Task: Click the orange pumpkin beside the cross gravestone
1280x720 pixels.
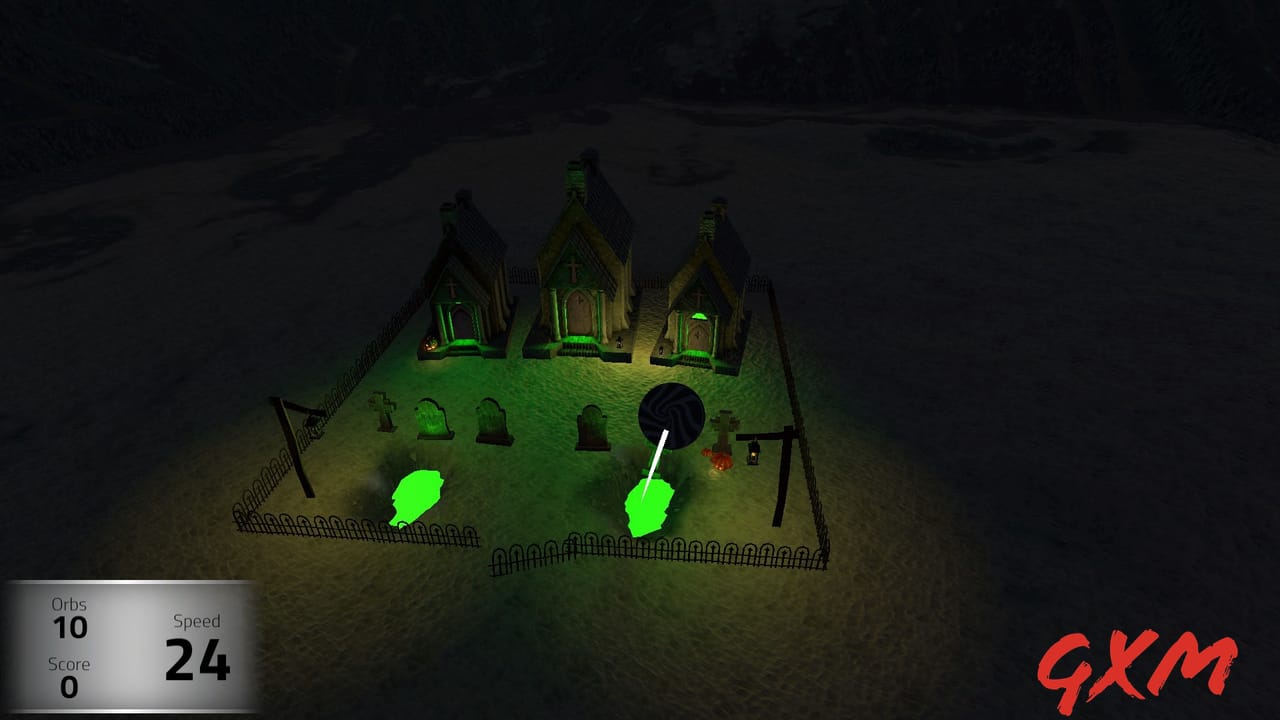Action: (x=720, y=458)
